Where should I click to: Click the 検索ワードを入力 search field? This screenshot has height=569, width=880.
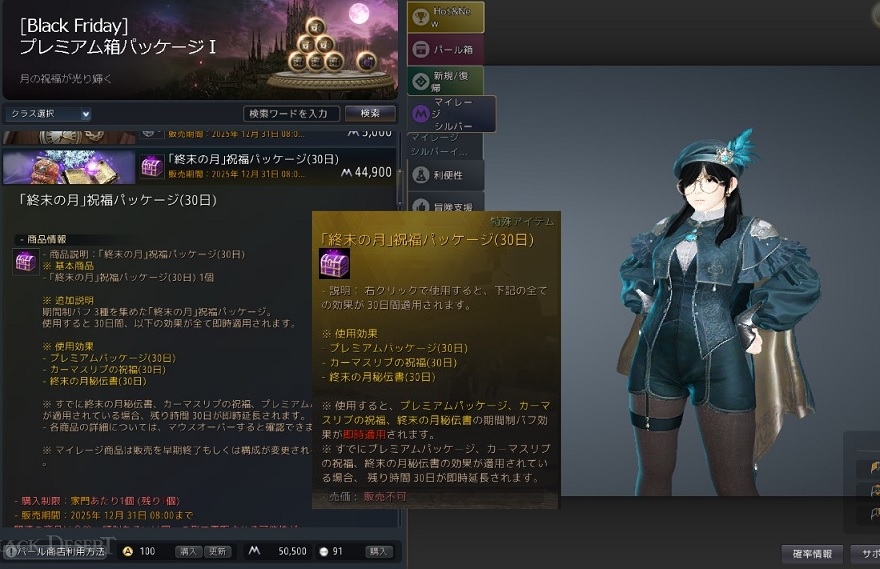292,114
